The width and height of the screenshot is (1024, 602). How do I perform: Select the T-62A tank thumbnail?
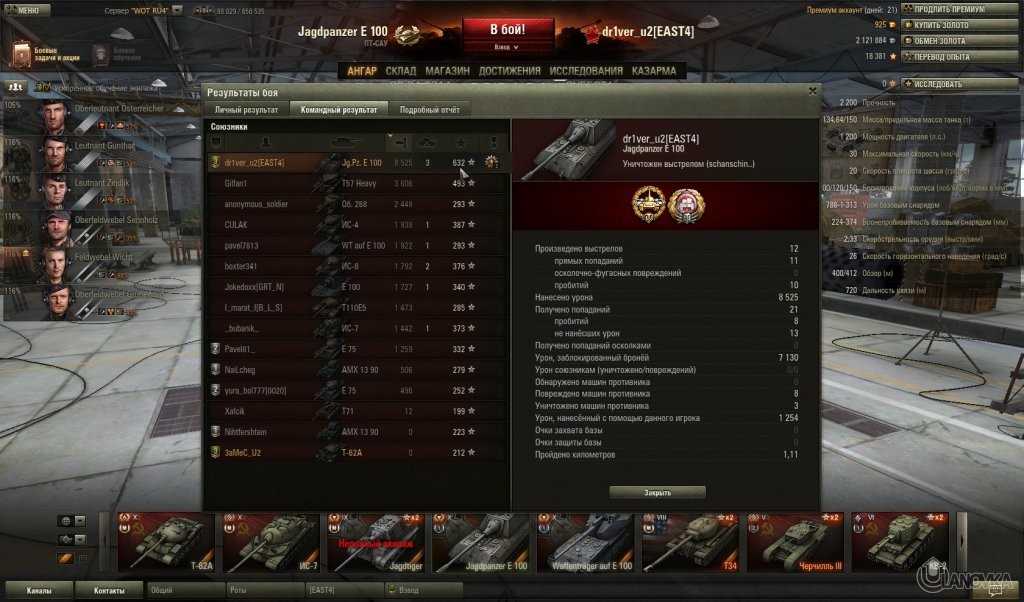tap(165, 541)
